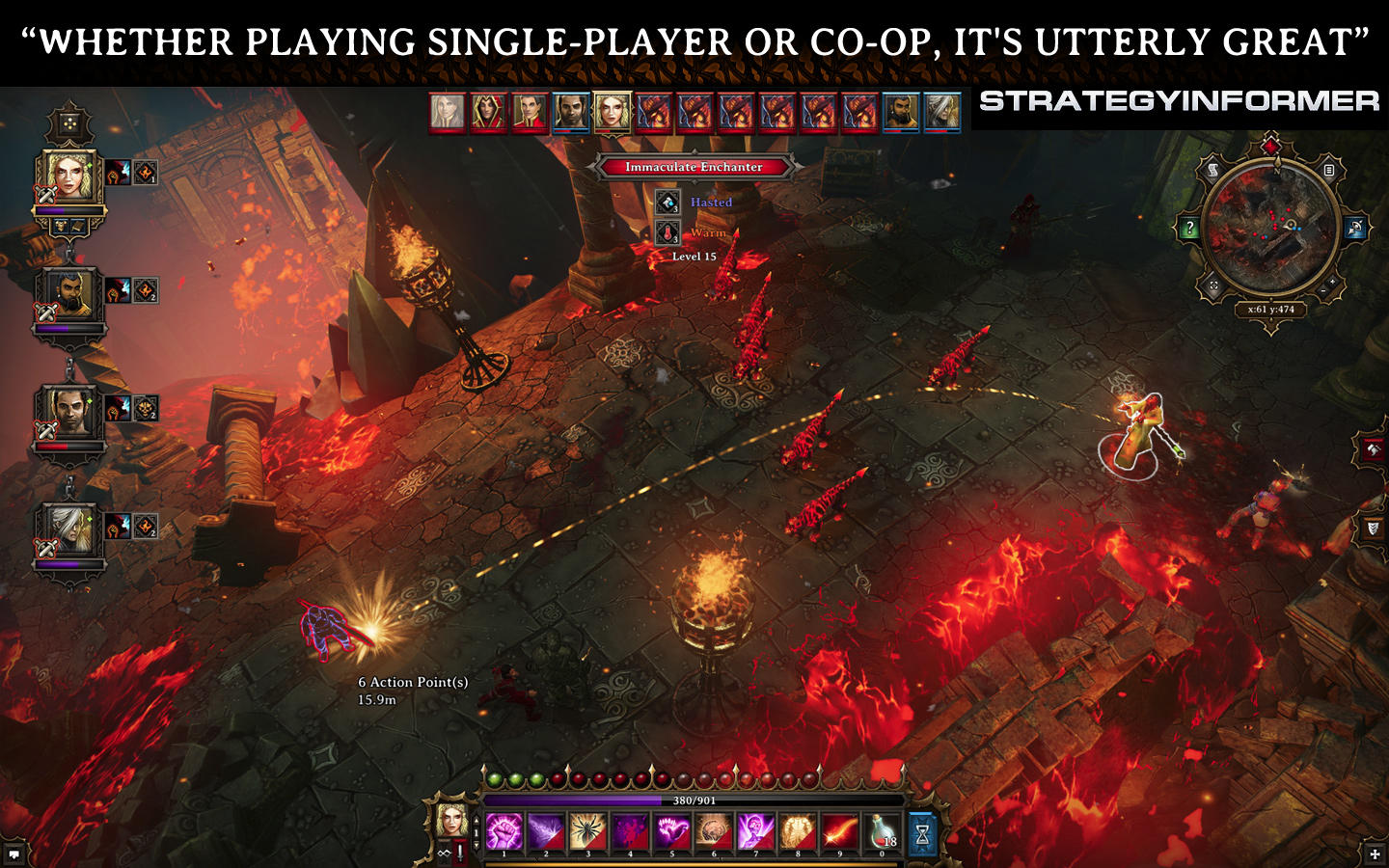Screen dimensions: 1389x868
Task: Open the journal icon at the minimap's top right
Action: click(x=1329, y=171)
